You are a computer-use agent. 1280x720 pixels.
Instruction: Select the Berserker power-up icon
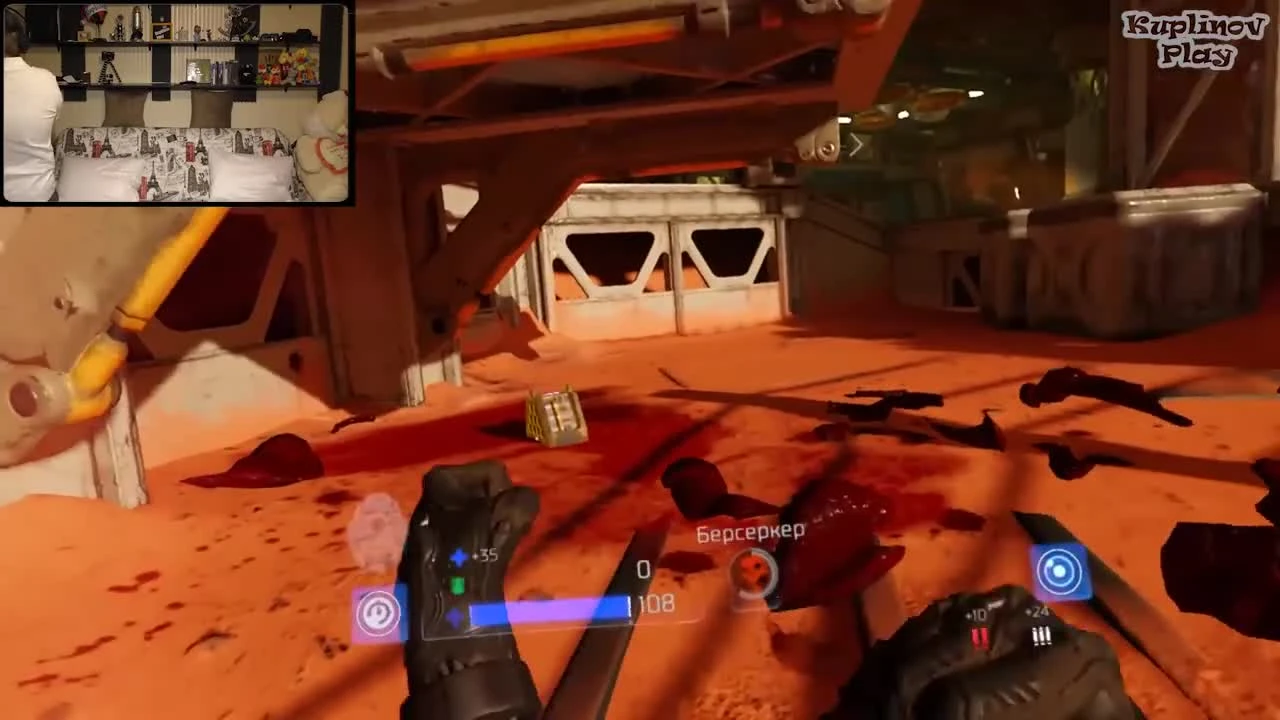[755, 572]
